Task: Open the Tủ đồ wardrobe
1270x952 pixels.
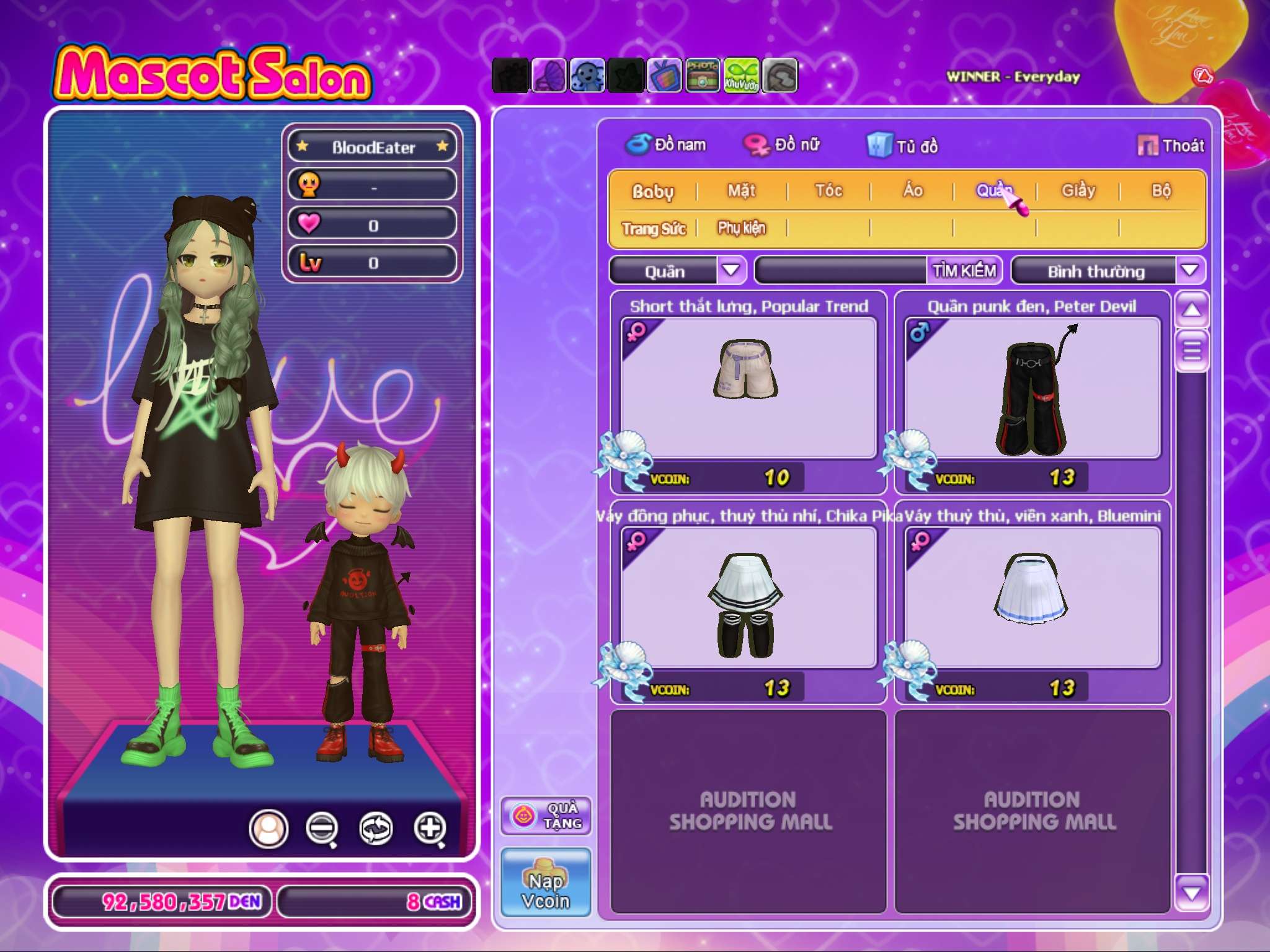Action: [903, 146]
